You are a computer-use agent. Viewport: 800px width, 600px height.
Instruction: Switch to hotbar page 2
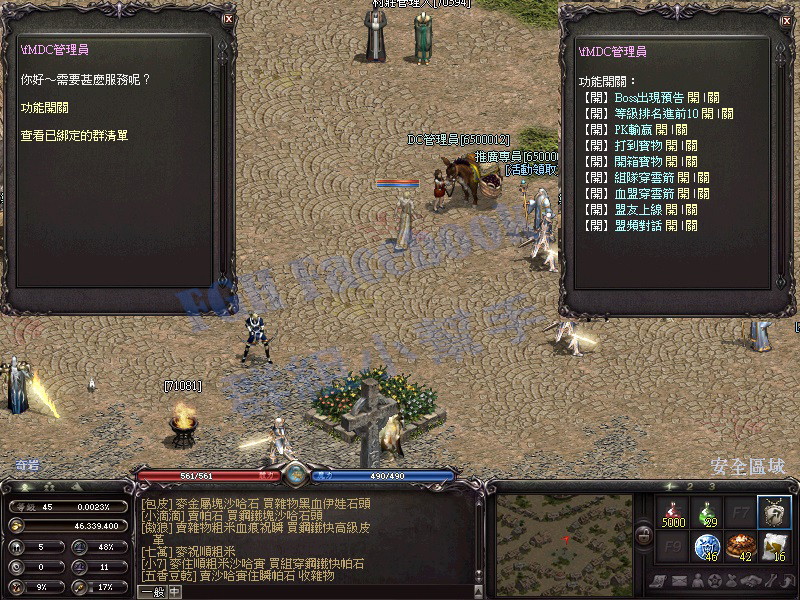pyautogui.click(x=689, y=485)
